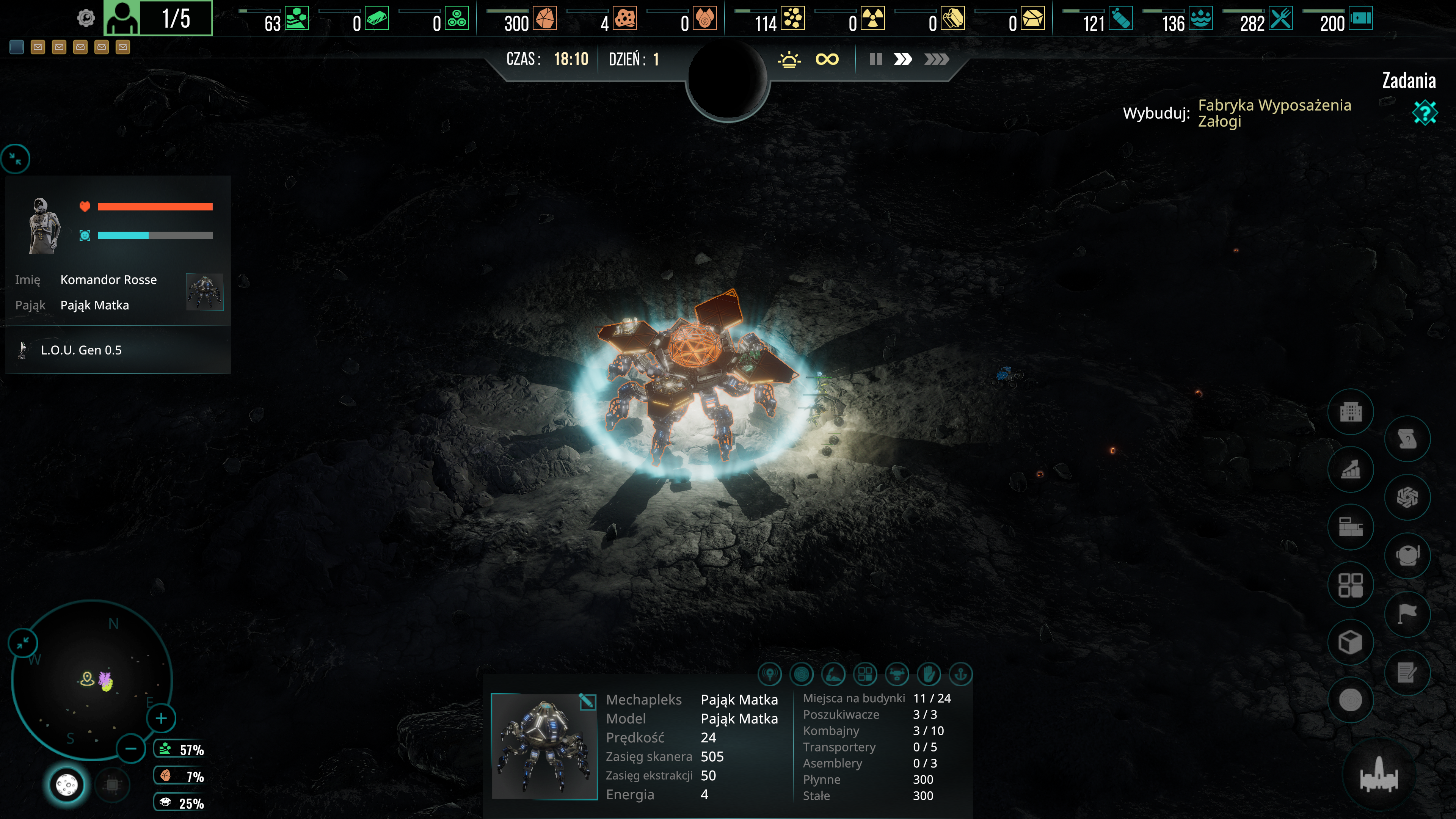Set the game to triple speed
This screenshot has width=1456, height=819.
coord(936,60)
